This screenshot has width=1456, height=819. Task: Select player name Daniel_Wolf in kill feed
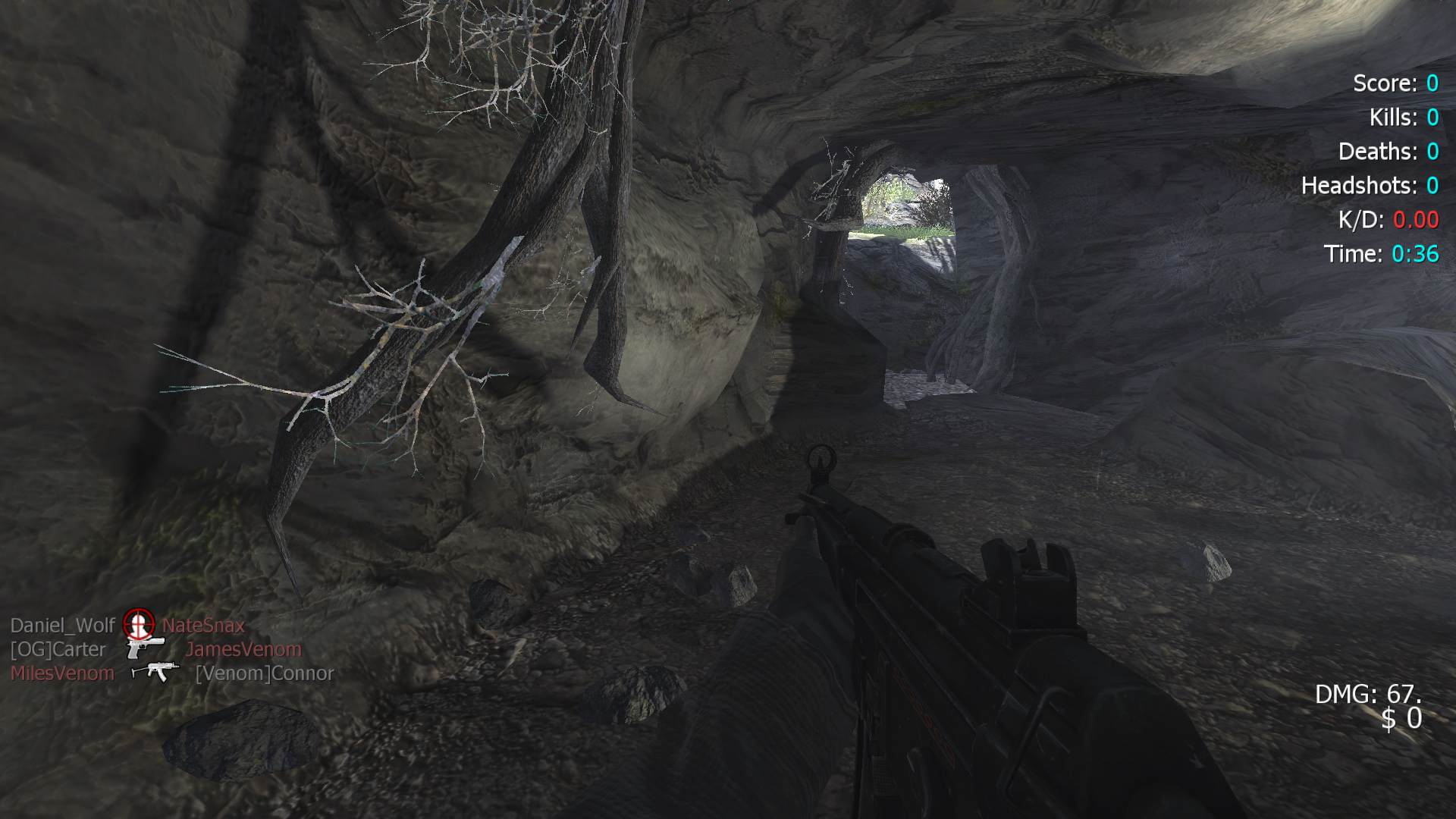tap(63, 626)
